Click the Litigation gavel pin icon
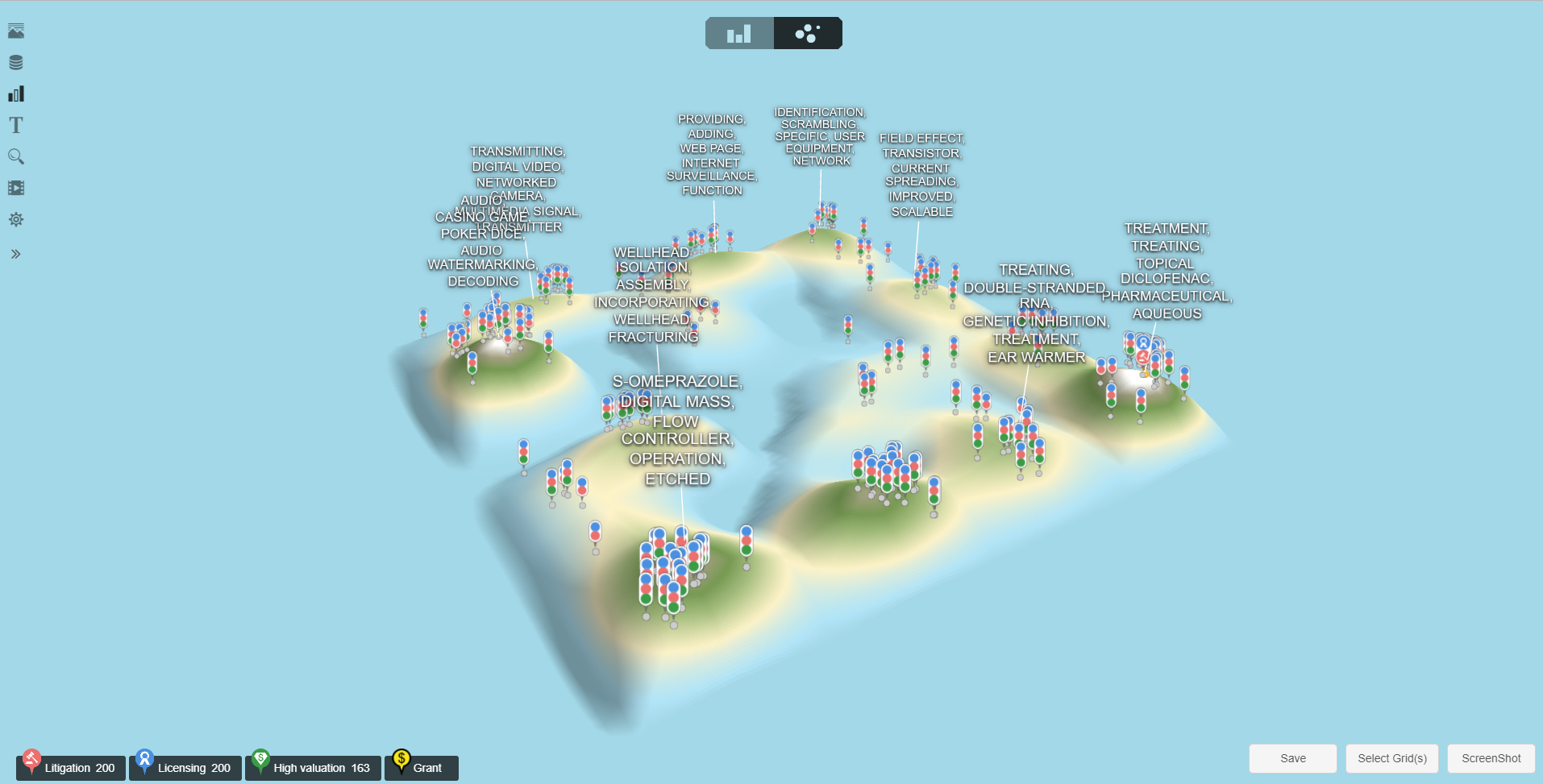The image size is (1543, 784). (x=31, y=758)
